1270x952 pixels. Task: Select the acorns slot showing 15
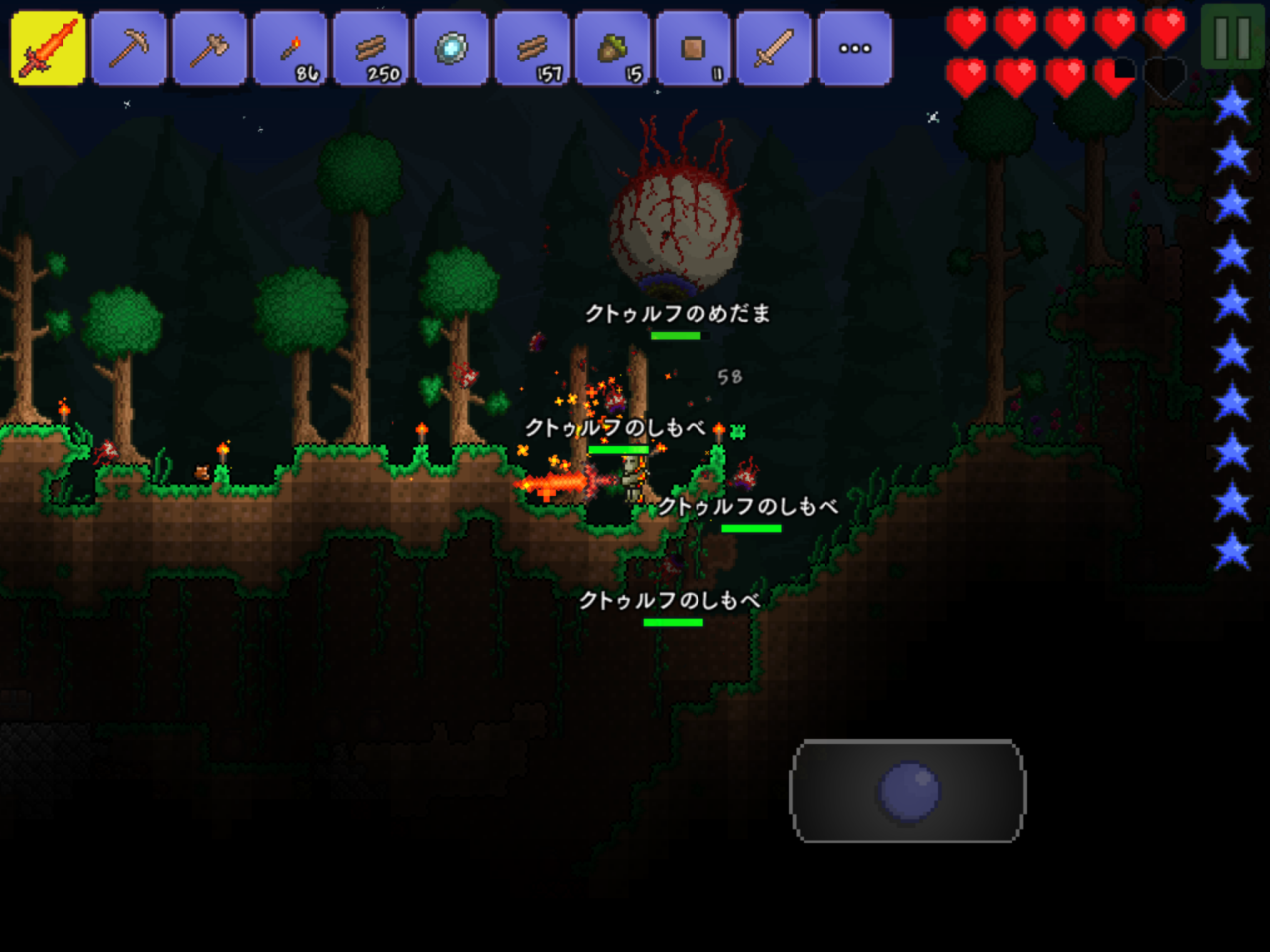612,46
